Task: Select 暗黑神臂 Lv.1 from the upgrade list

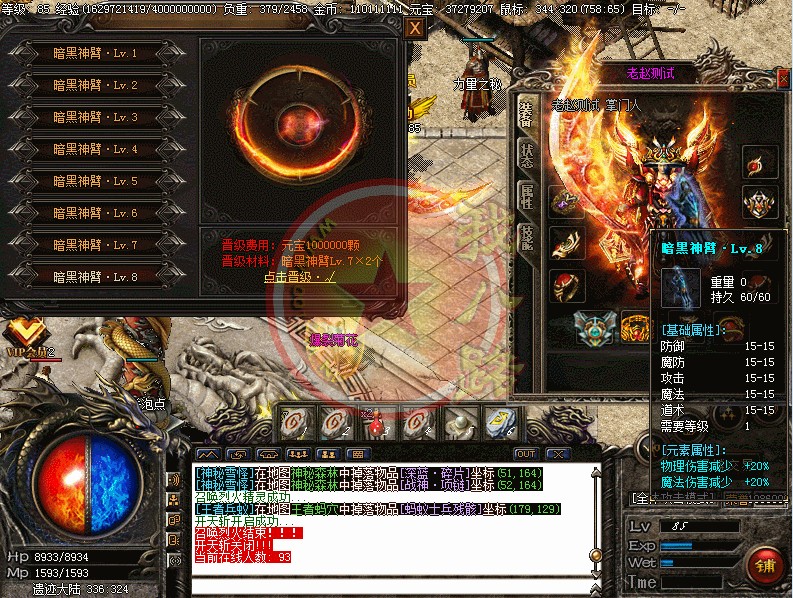Action: point(95,54)
